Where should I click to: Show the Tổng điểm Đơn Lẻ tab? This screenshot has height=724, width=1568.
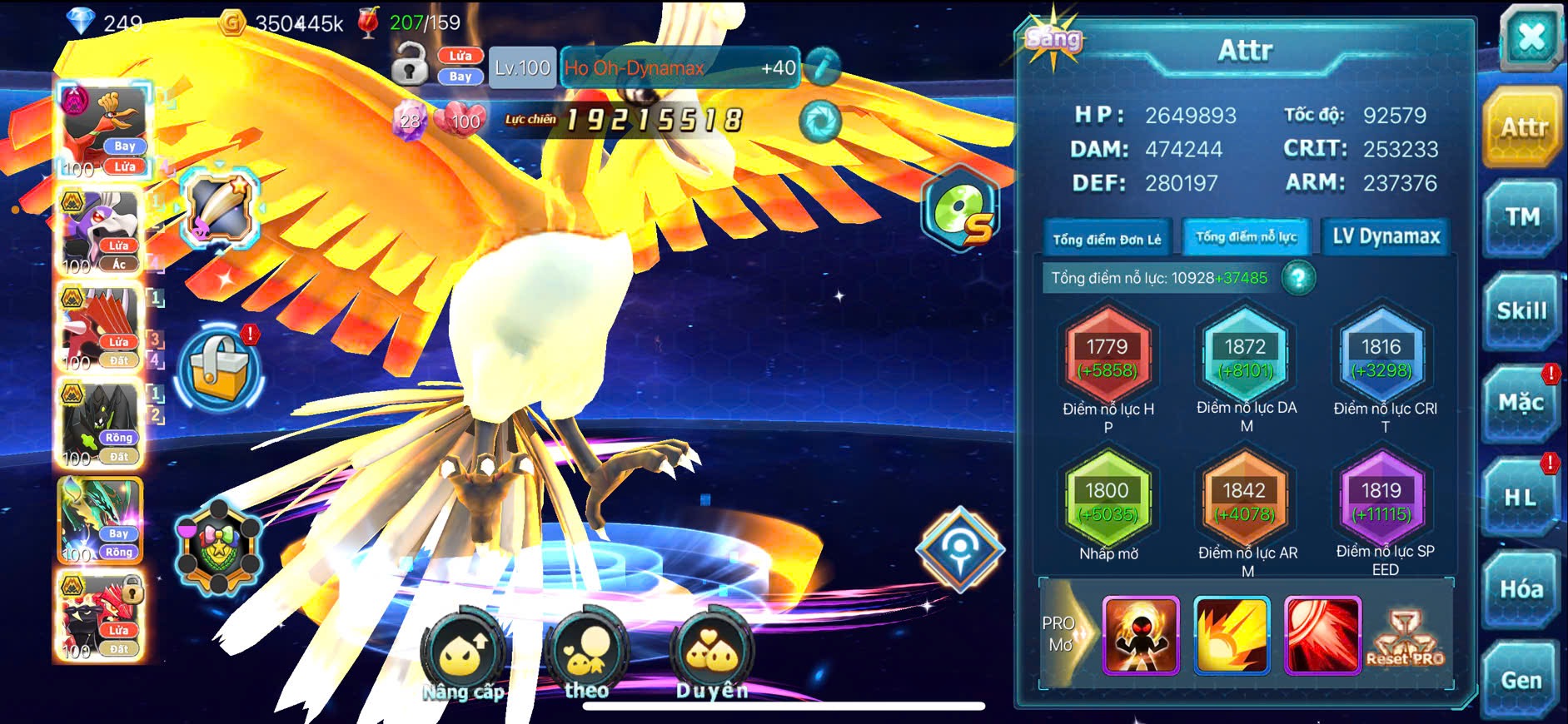[1107, 239]
